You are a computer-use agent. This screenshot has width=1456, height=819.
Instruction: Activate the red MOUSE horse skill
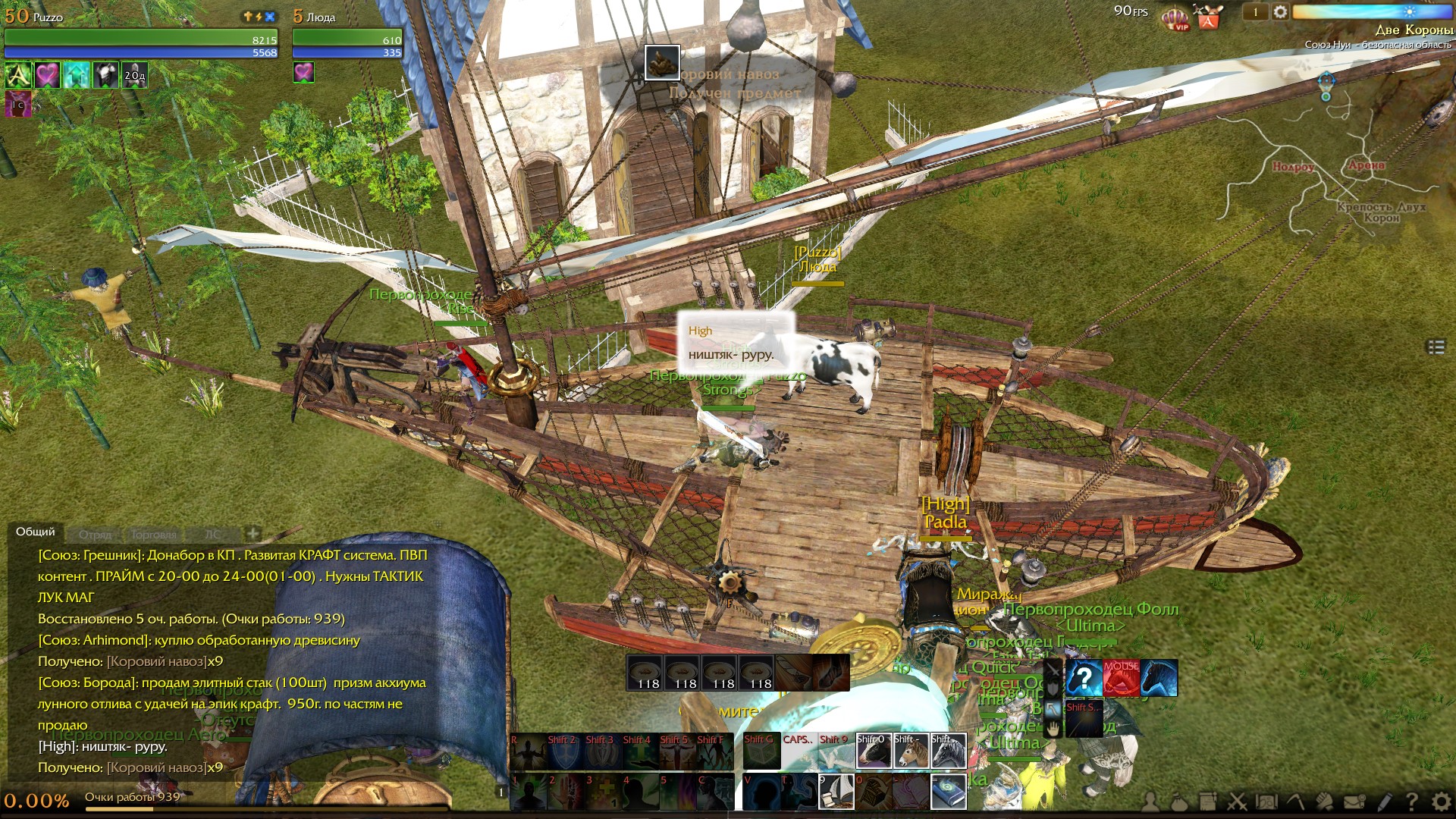click(x=1121, y=678)
